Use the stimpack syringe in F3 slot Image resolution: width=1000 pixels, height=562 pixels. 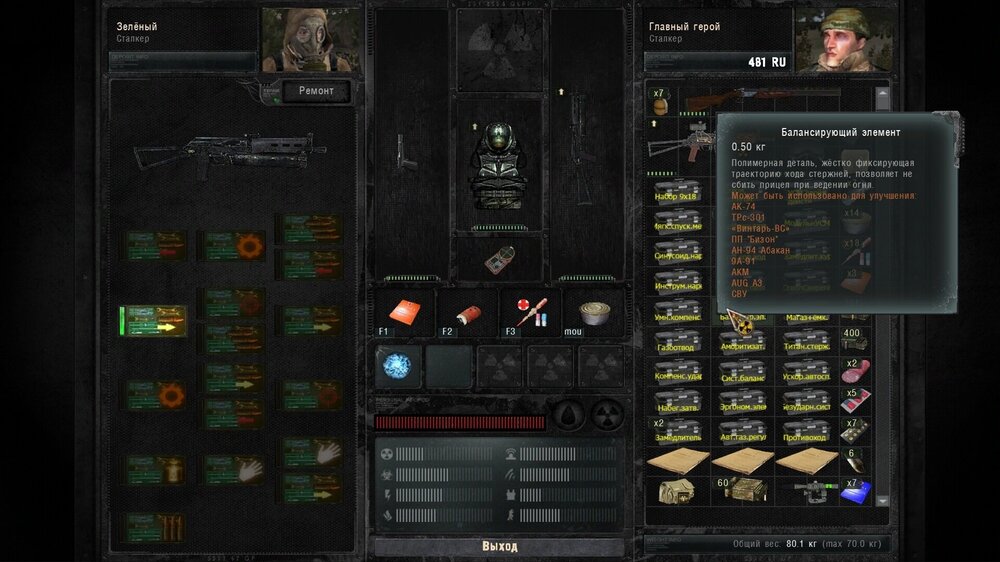click(x=531, y=312)
